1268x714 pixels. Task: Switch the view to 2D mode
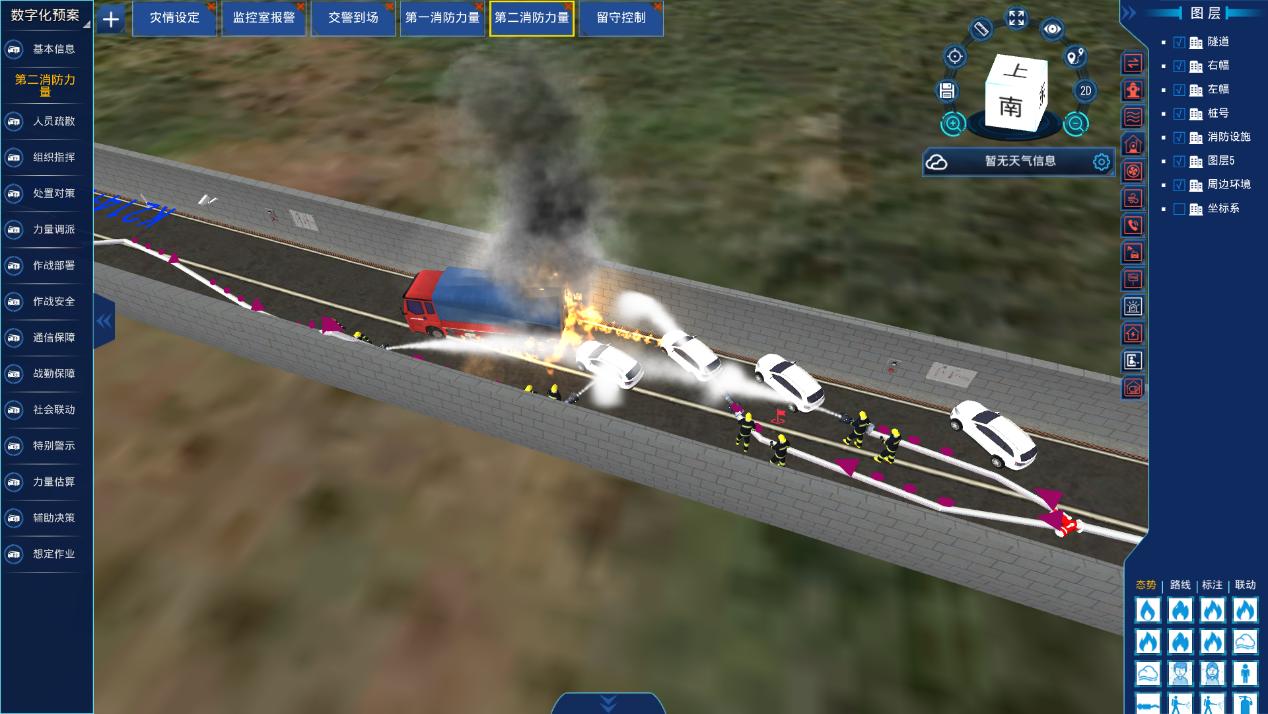1086,91
